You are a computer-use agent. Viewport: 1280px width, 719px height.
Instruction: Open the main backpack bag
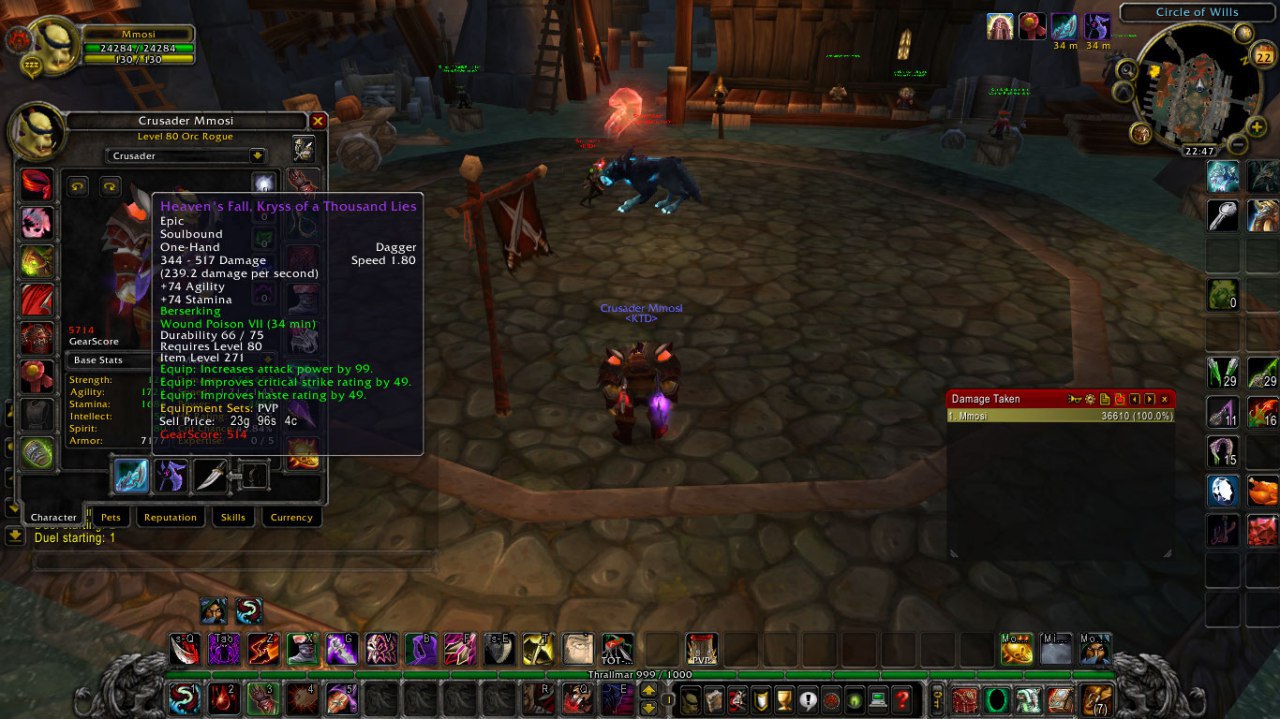[1096, 699]
